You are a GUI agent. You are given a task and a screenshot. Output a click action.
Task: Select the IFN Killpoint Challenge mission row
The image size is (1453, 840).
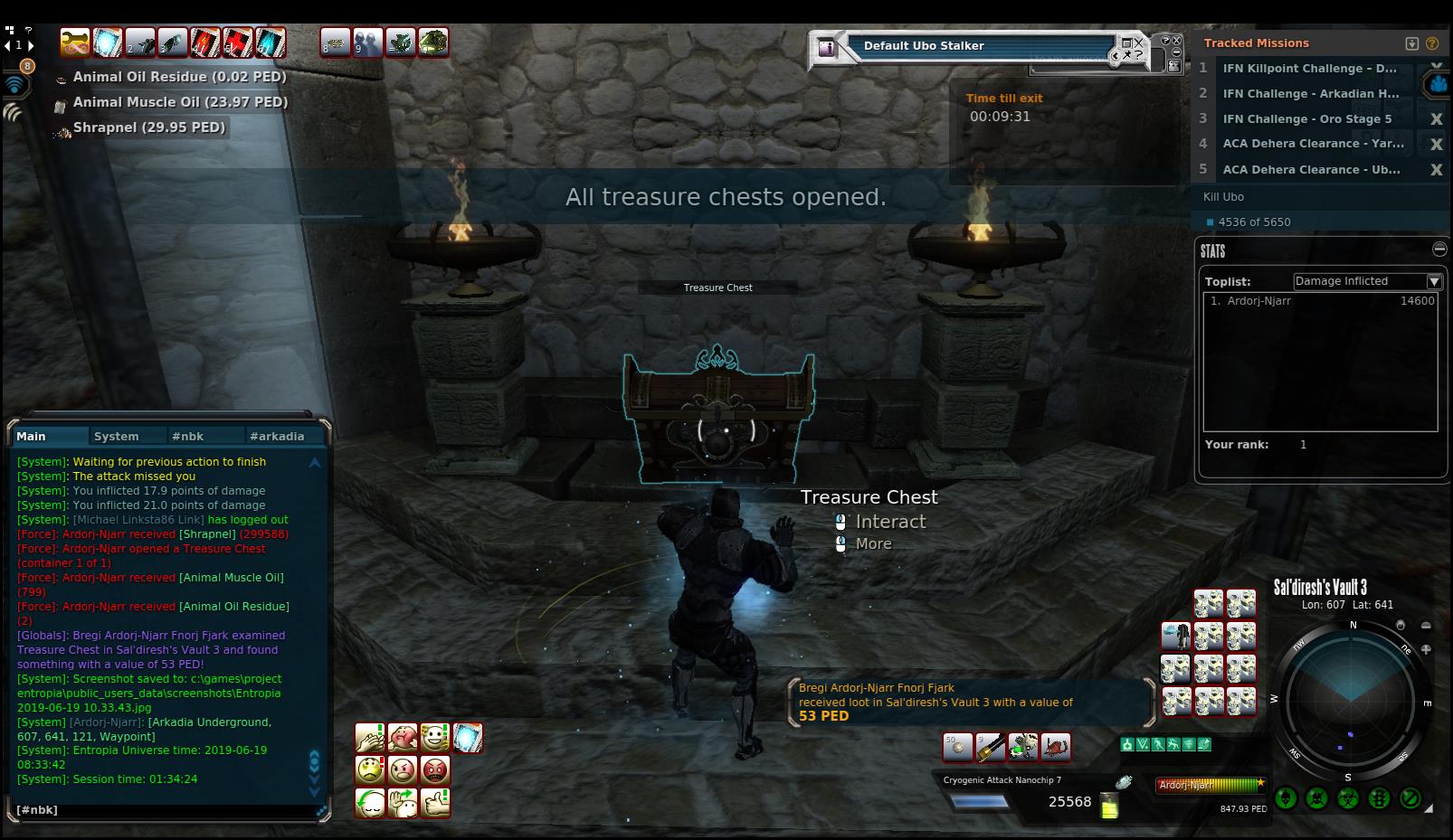tap(1309, 68)
